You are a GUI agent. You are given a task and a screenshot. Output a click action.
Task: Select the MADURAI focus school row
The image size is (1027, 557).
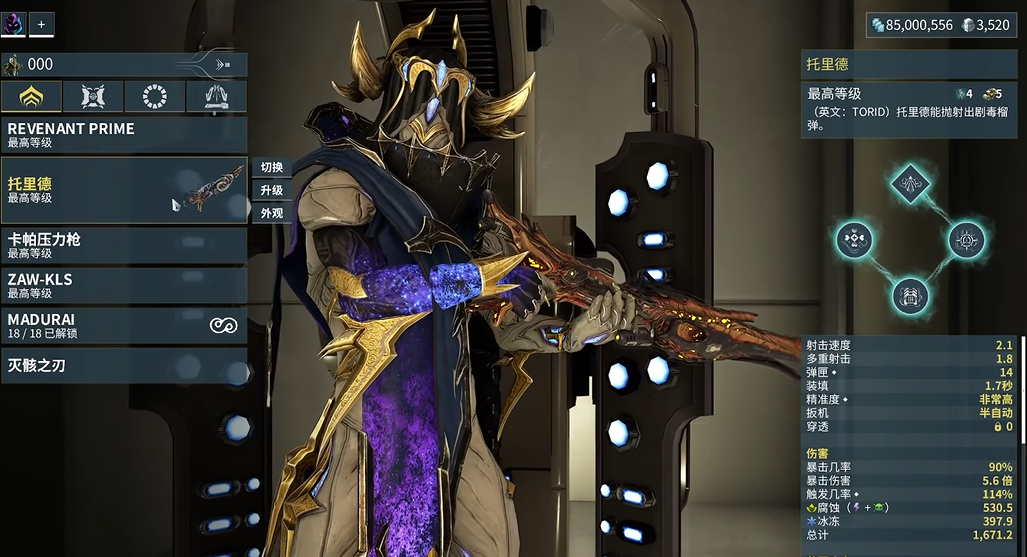click(123, 325)
